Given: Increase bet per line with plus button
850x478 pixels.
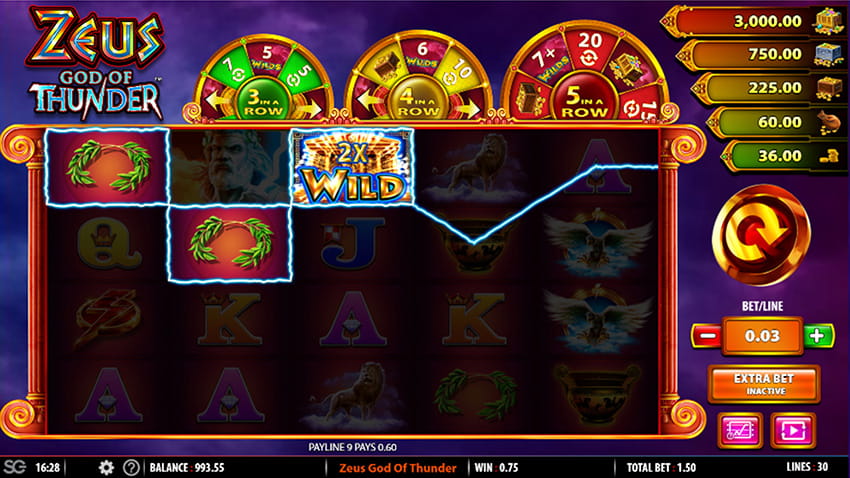Looking at the screenshot, I should [818, 336].
